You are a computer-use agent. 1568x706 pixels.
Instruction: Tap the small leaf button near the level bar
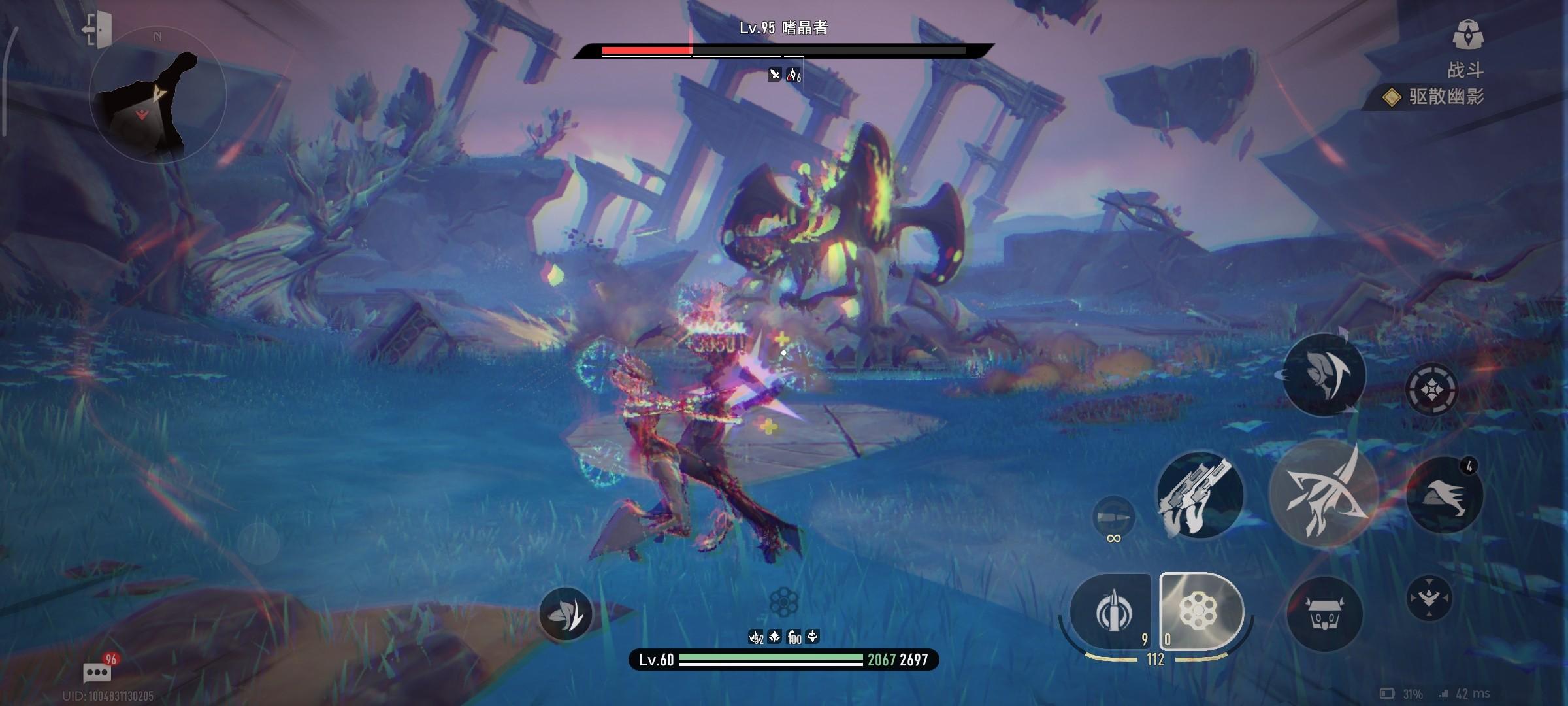566,614
